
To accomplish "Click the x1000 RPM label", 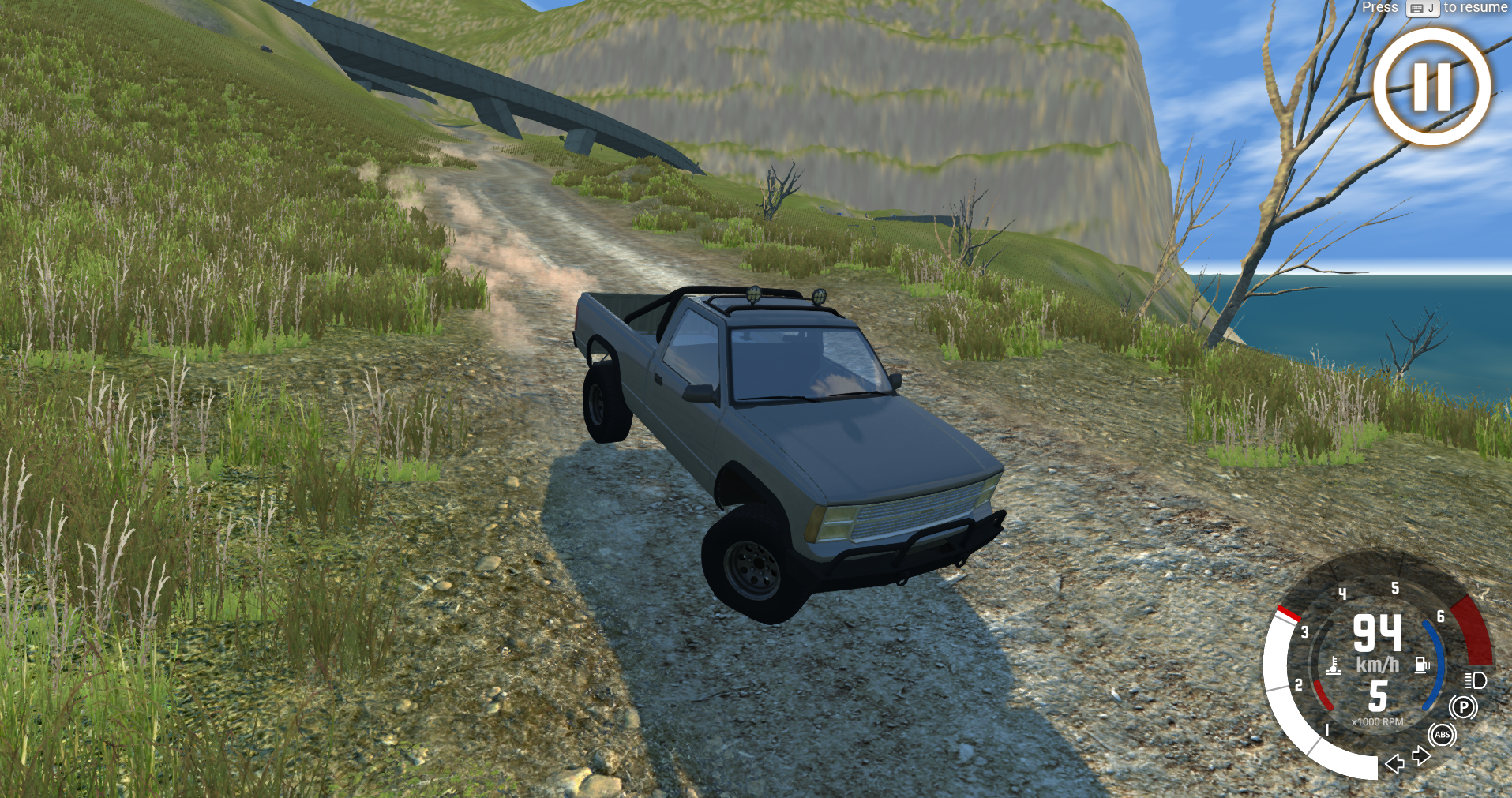I will pos(1377,721).
